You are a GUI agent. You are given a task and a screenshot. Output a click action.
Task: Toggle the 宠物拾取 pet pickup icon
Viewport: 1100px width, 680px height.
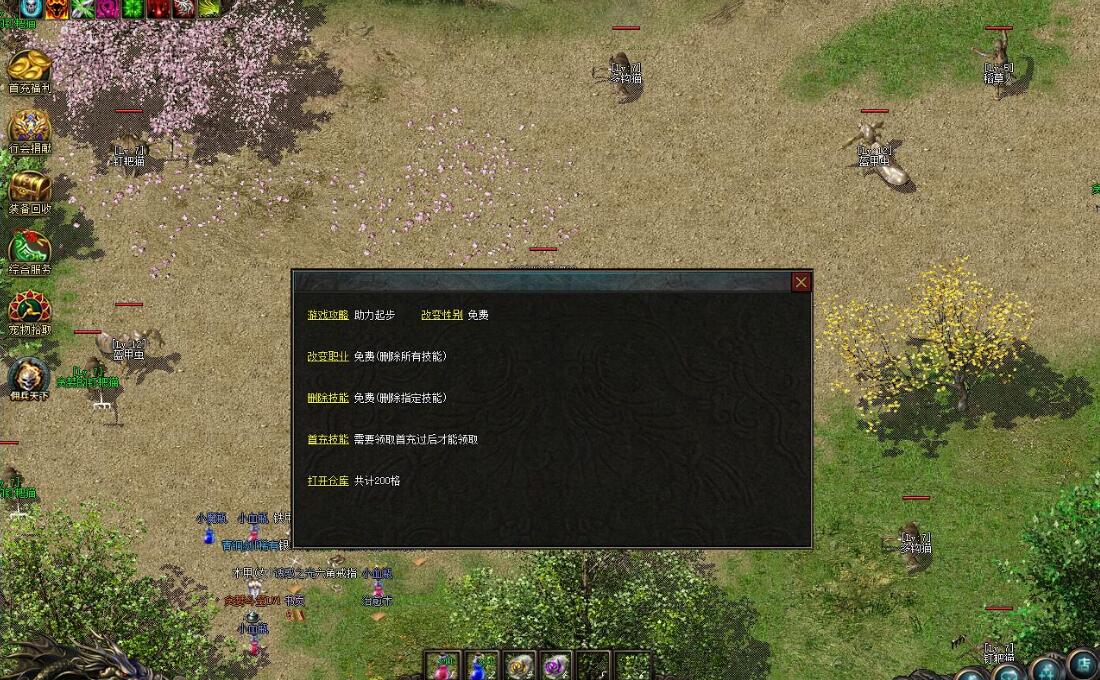pos(30,309)
